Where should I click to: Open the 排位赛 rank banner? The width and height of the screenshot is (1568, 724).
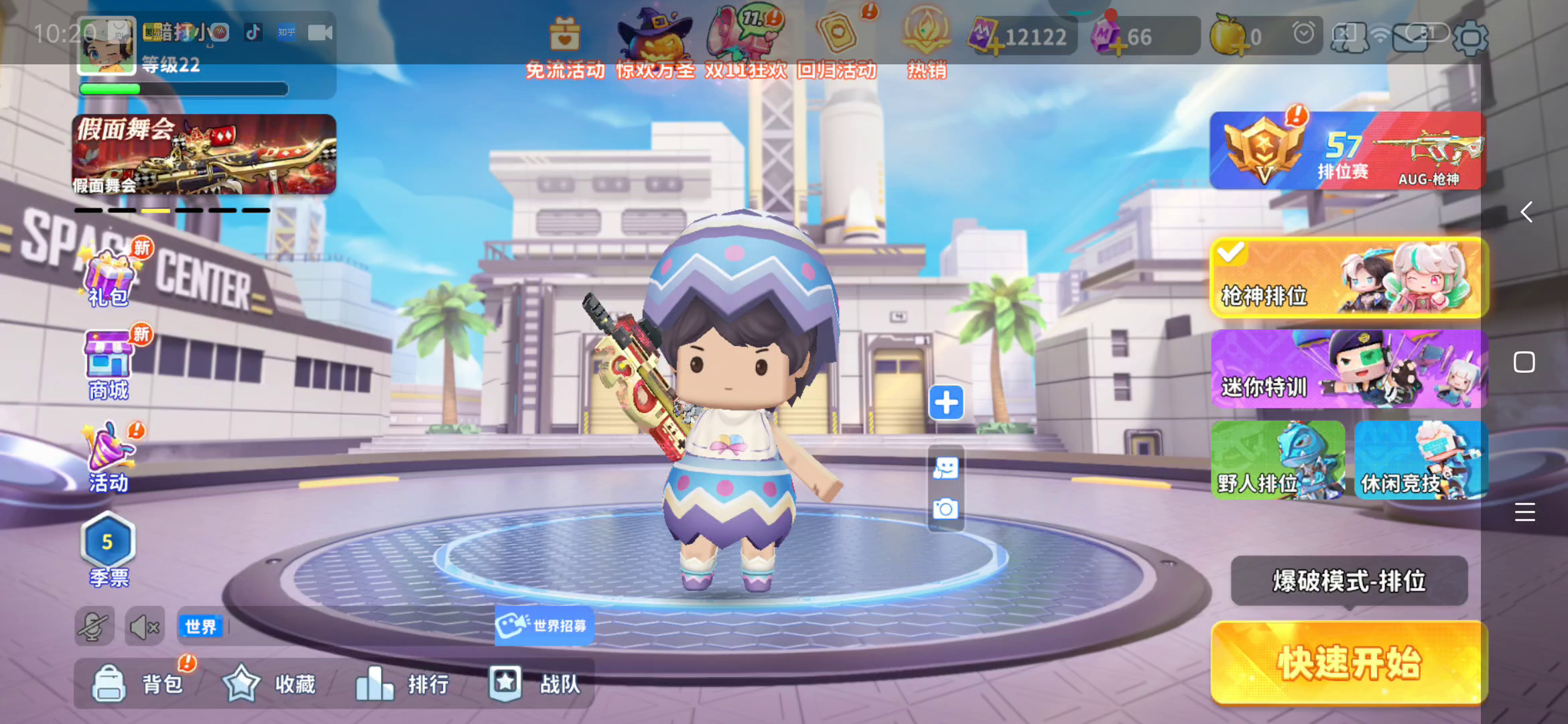coord(1347,151)
